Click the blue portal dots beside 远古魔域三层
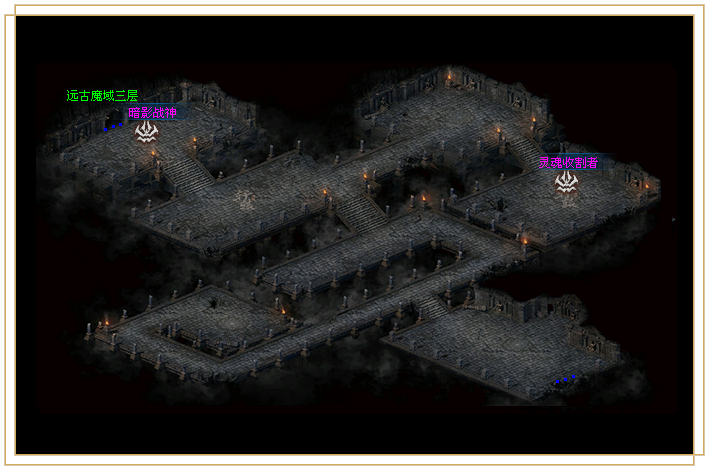The image size is (709, 470). [x=112, y=127]
